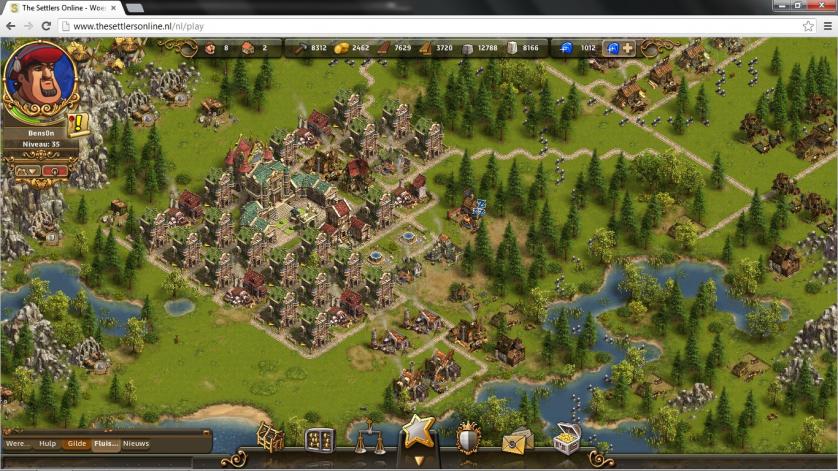Click the red button under the player level

coord(55,171)
